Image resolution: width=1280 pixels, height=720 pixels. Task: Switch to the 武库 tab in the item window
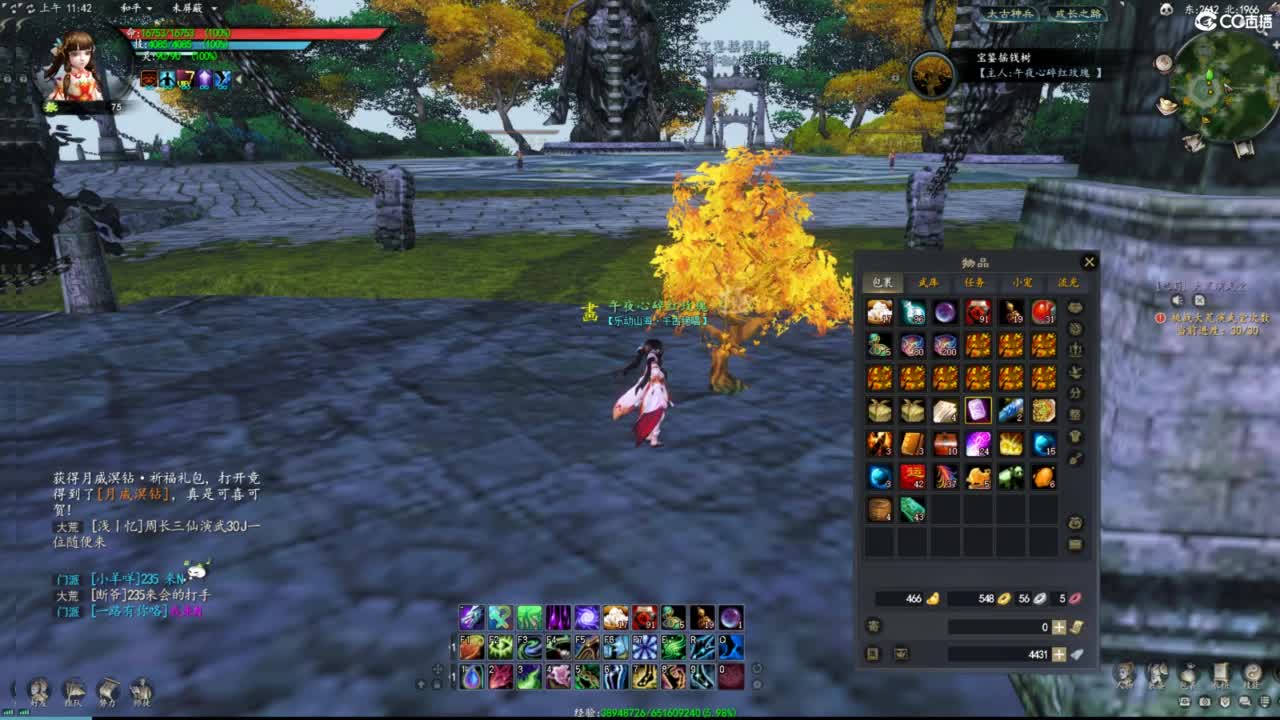[x=927, y=282]
